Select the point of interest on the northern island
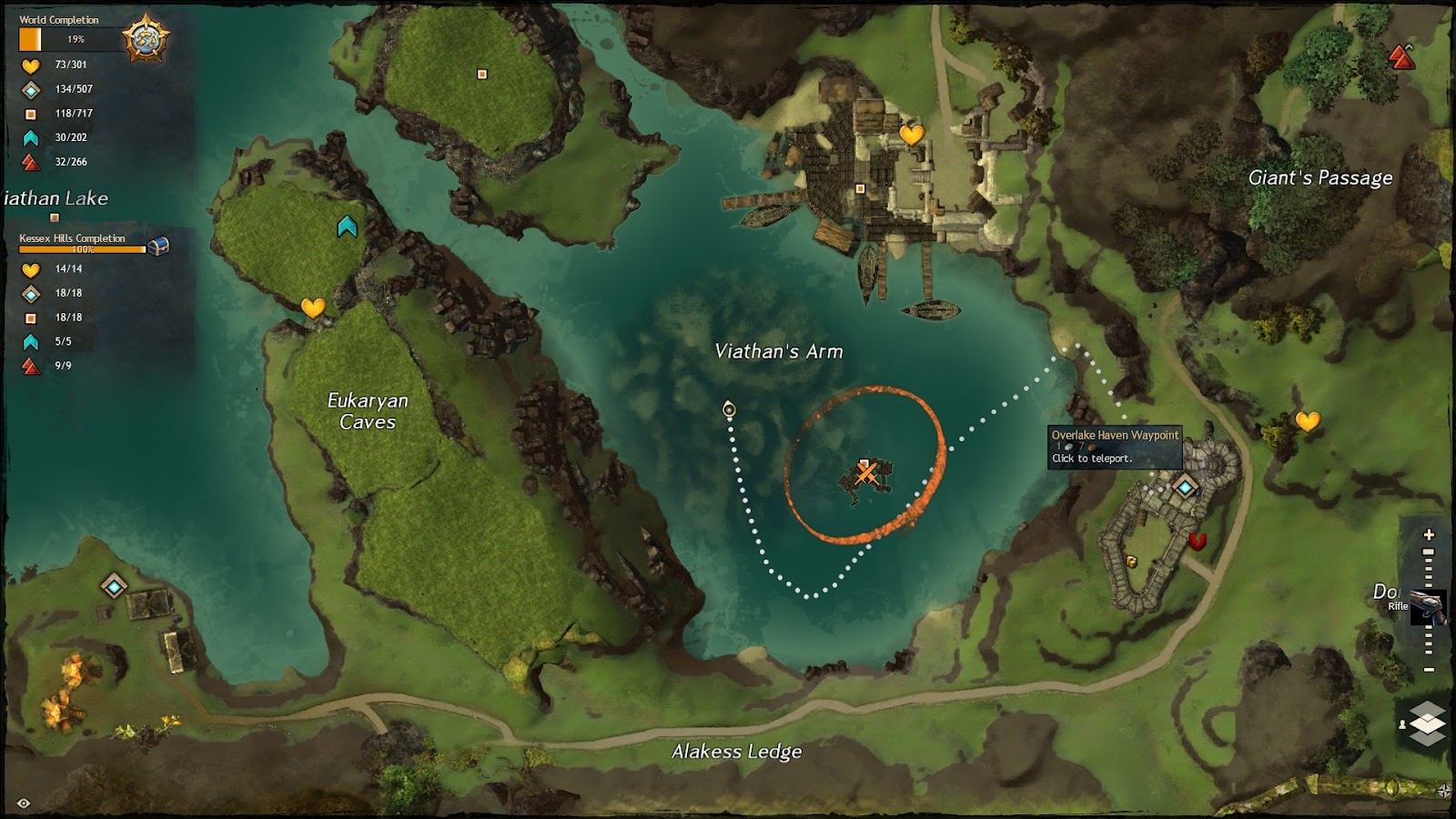 coord(482,75)
